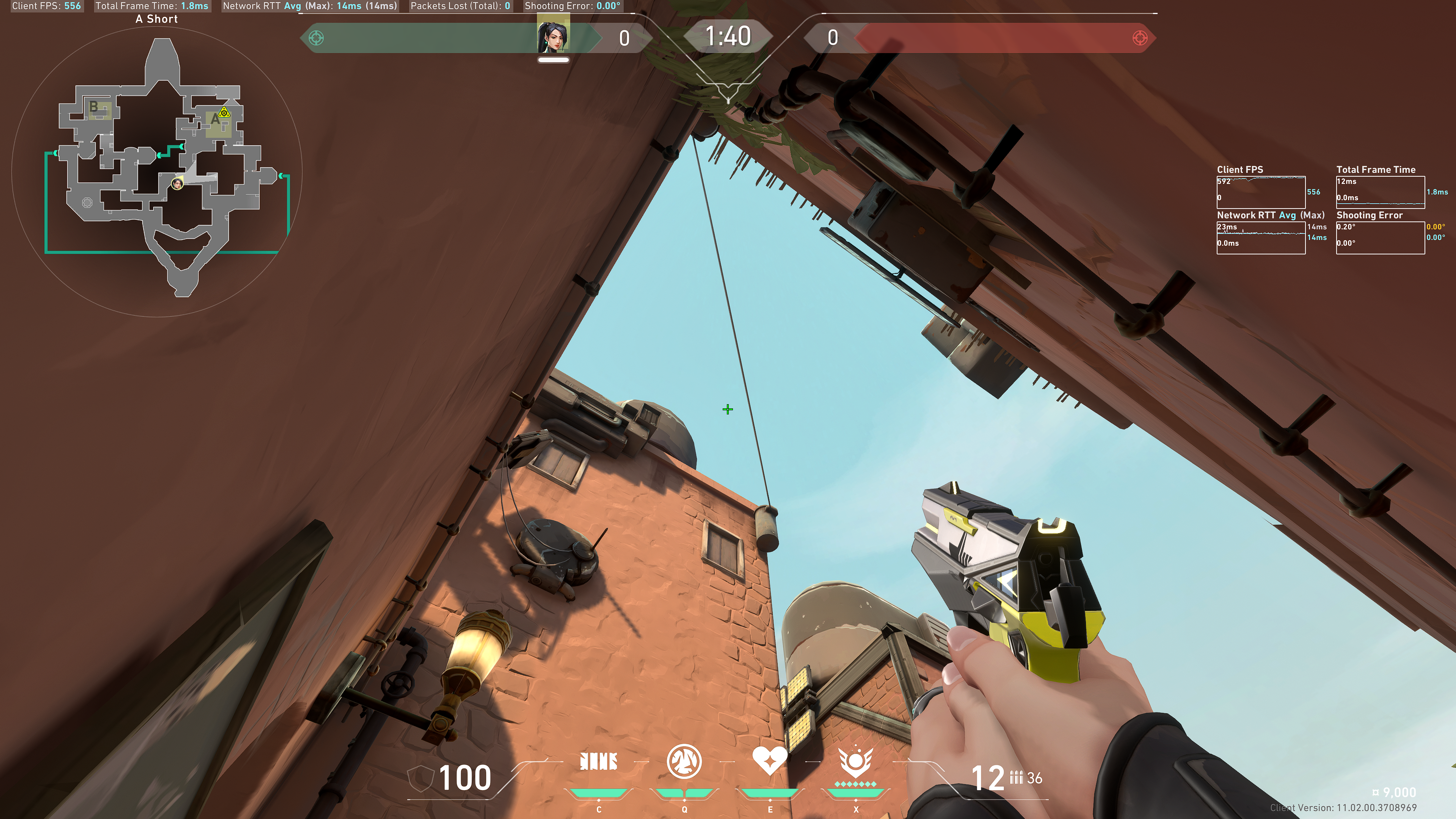The height and width of the screenshot is (819, 1456).
Task: Select the A site marker on minimap
Action: 215,120
